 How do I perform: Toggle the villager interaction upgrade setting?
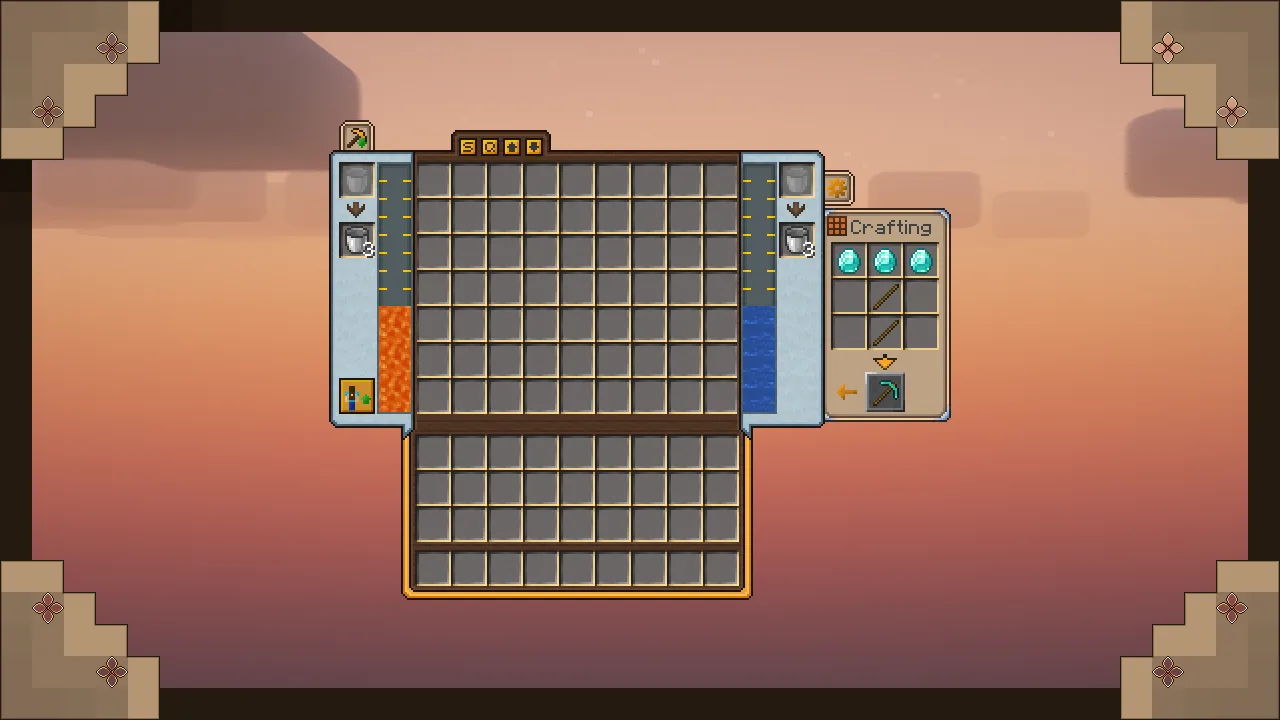click(357, 397)
